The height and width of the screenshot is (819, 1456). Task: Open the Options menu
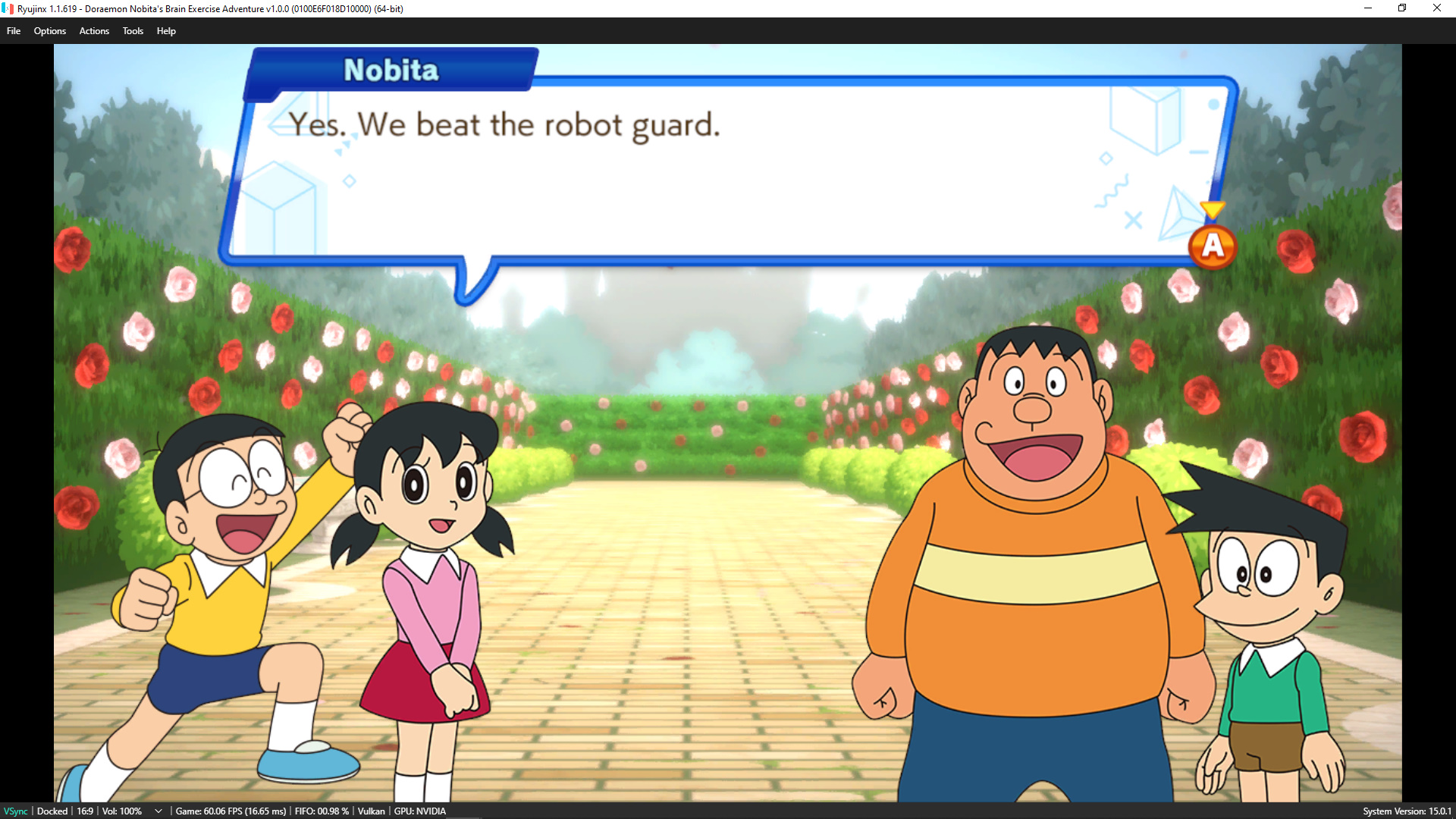coord(50,31)
